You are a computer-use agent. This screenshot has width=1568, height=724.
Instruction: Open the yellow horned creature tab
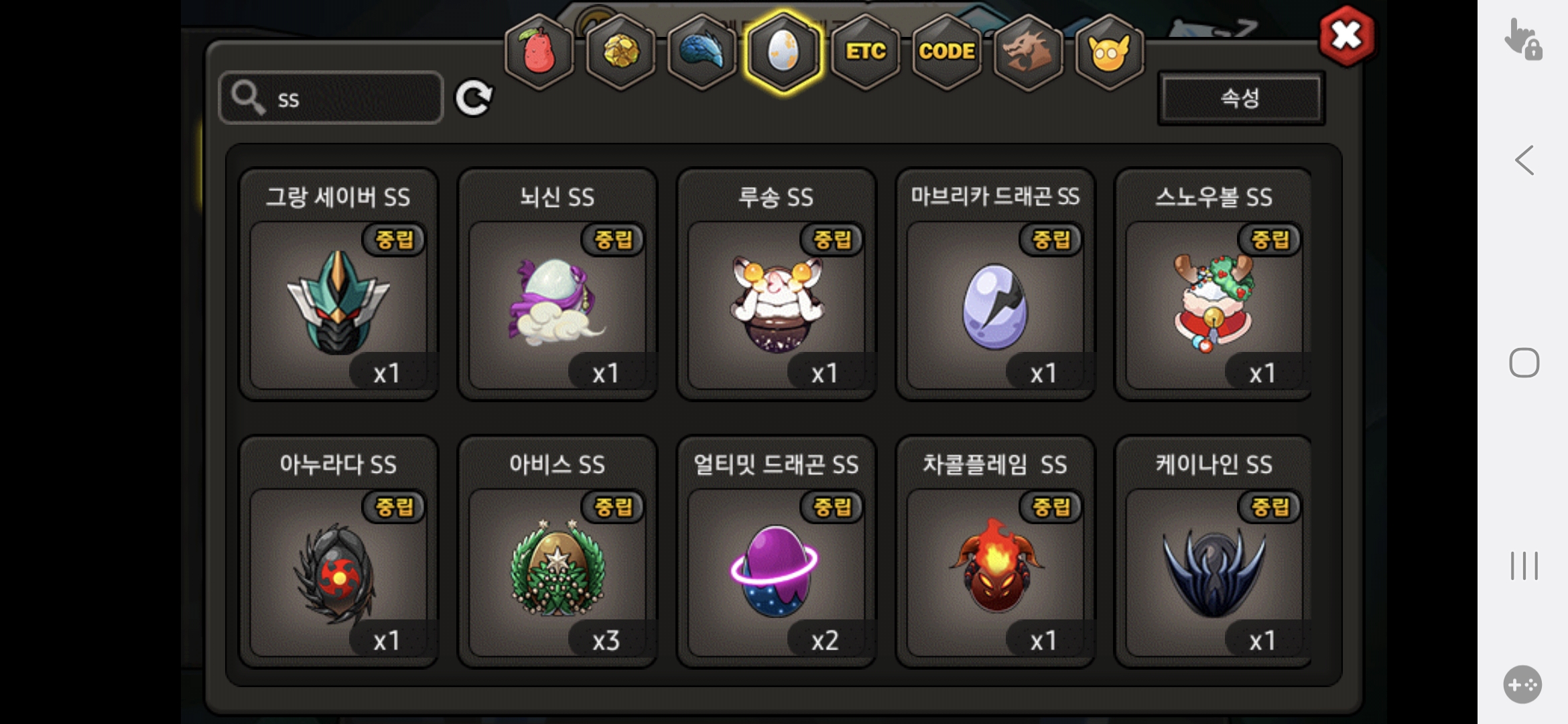[x=1109, y=52]
